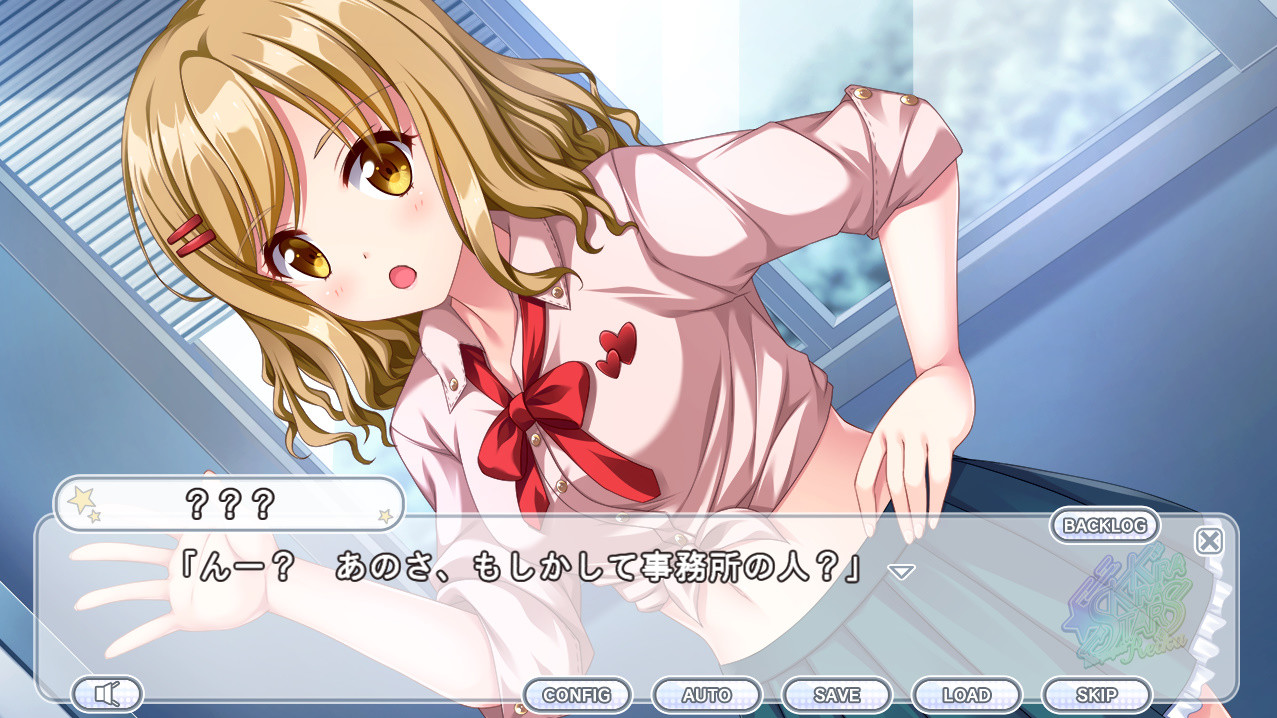Activate SKIP mode
The height and width of the screenshot is (718, 1277).
[1097, 694]
